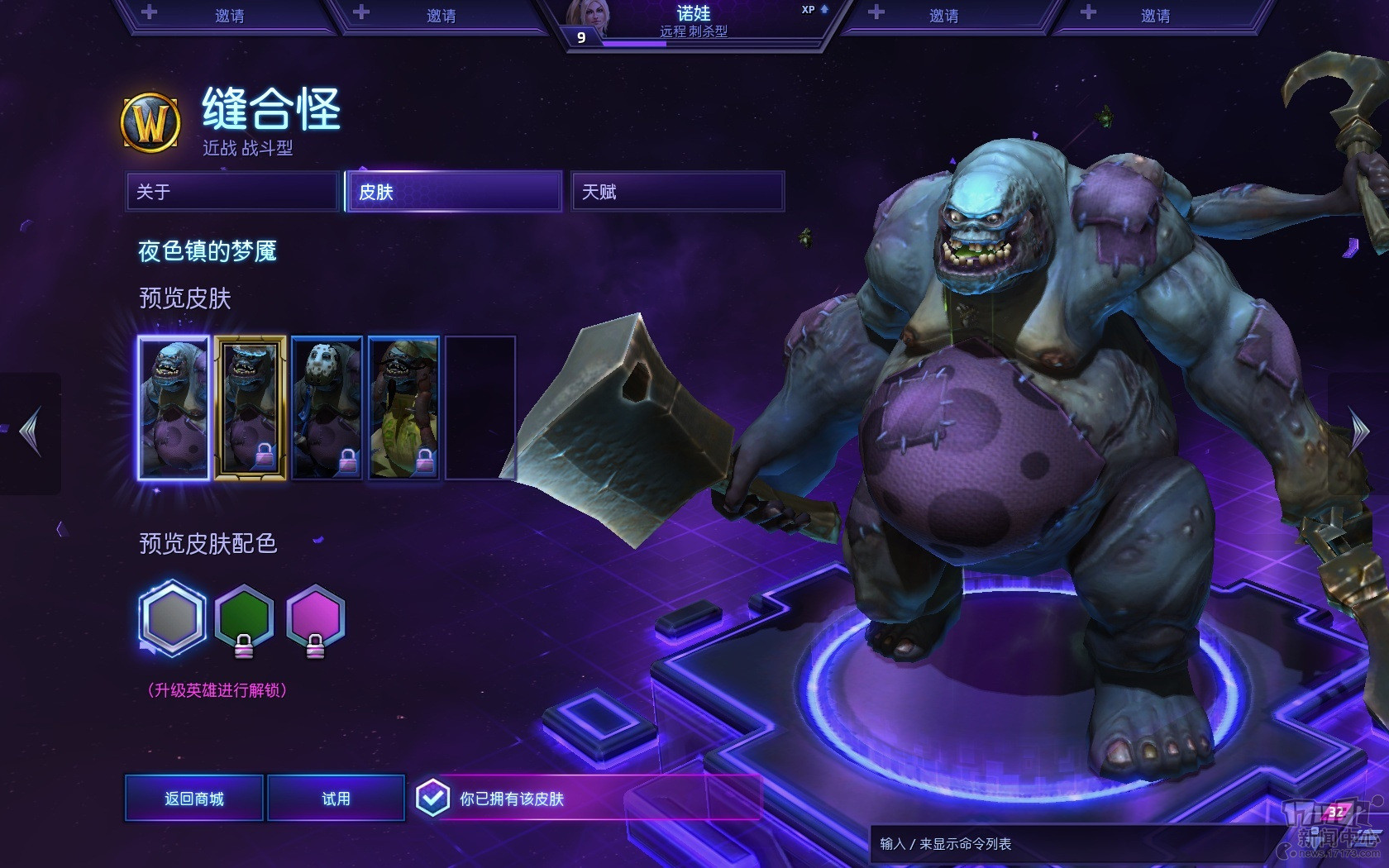Choose the green skin tint hexagon
The height and width of the screenshot is (868, 1389).
click(x=244, y=618)
